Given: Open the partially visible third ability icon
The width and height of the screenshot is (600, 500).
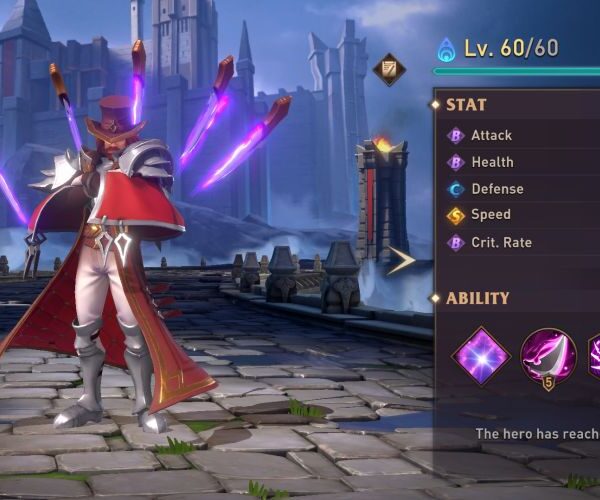Looking at the screenshot, I should 593,355.
